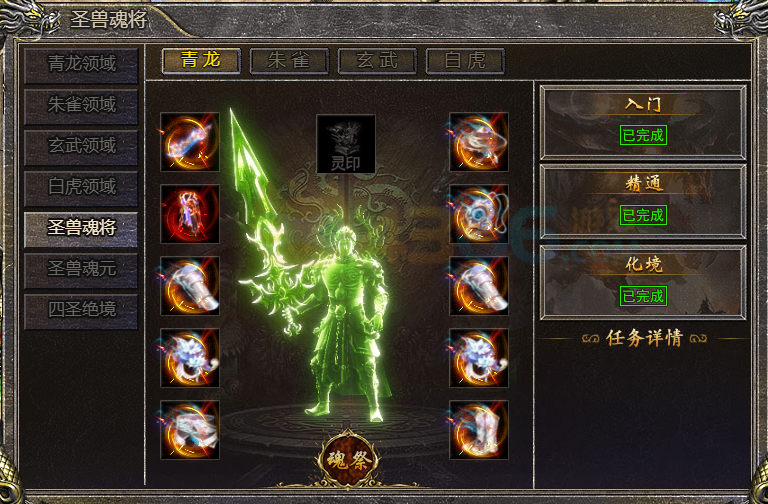Inspect the red armor equipment slot

tap(190, 214)
